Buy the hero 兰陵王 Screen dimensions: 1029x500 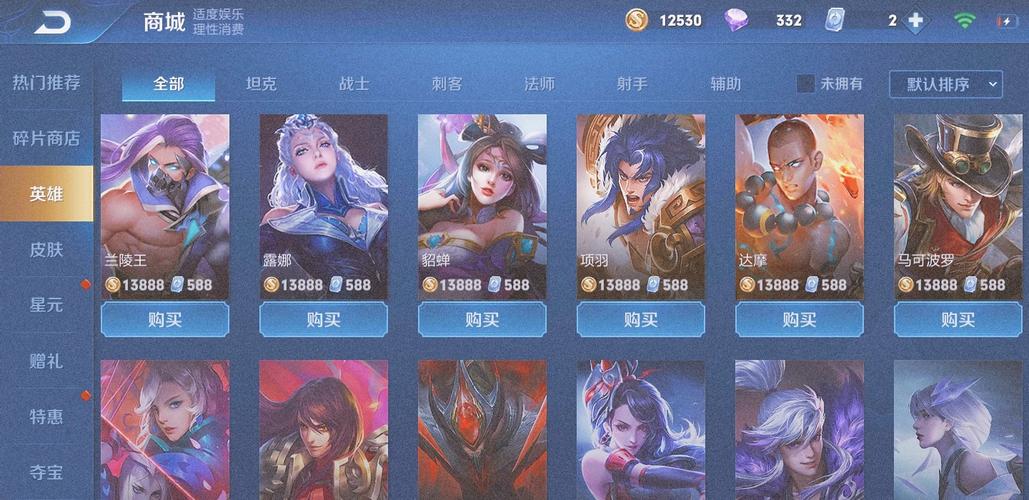tap(165, 320)
